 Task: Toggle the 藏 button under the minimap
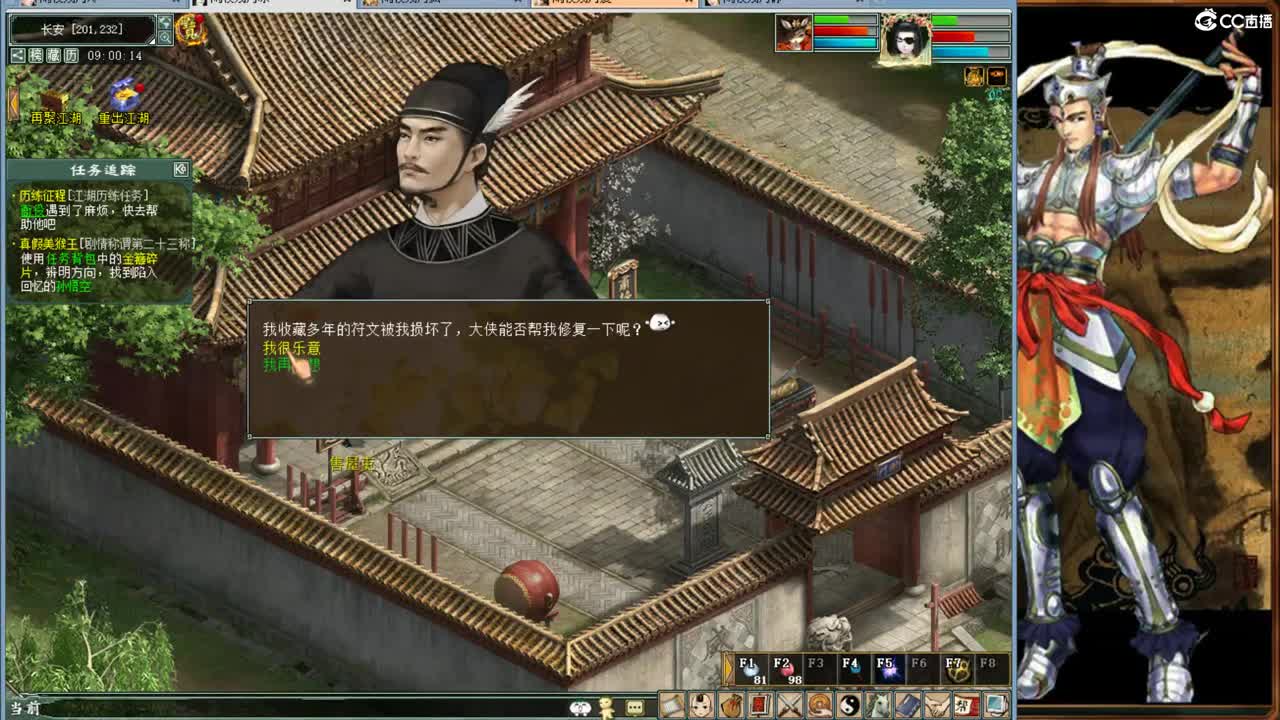coord(56,56)
